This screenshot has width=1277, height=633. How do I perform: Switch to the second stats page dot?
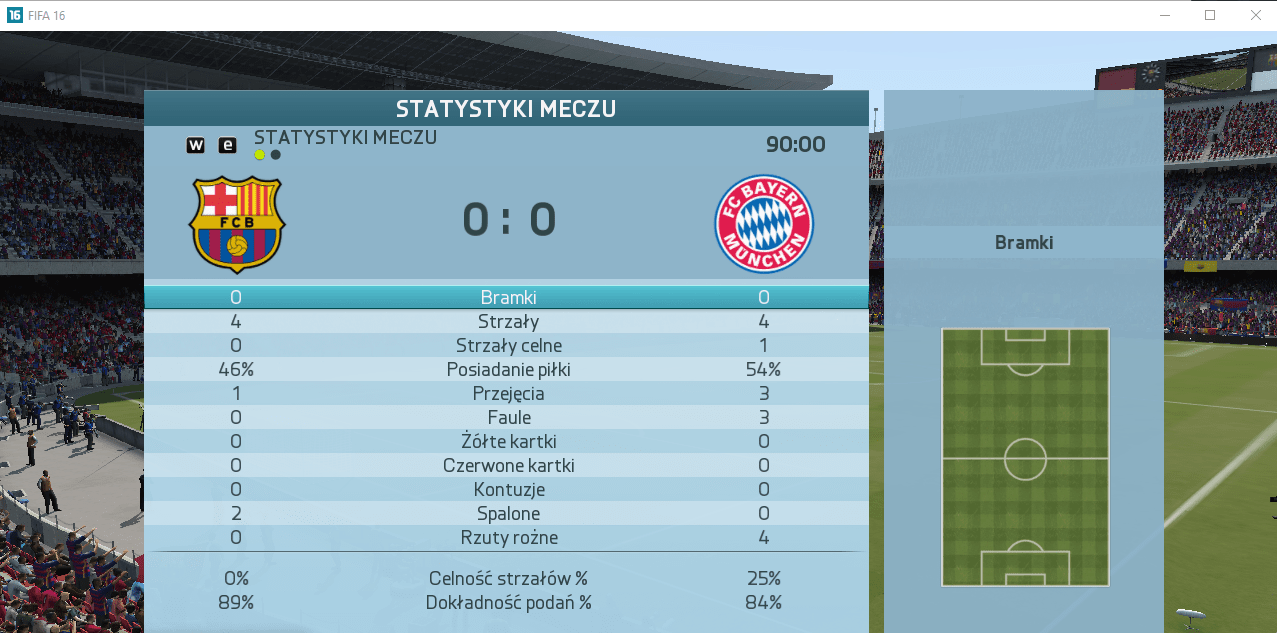[x=276, y=155]
